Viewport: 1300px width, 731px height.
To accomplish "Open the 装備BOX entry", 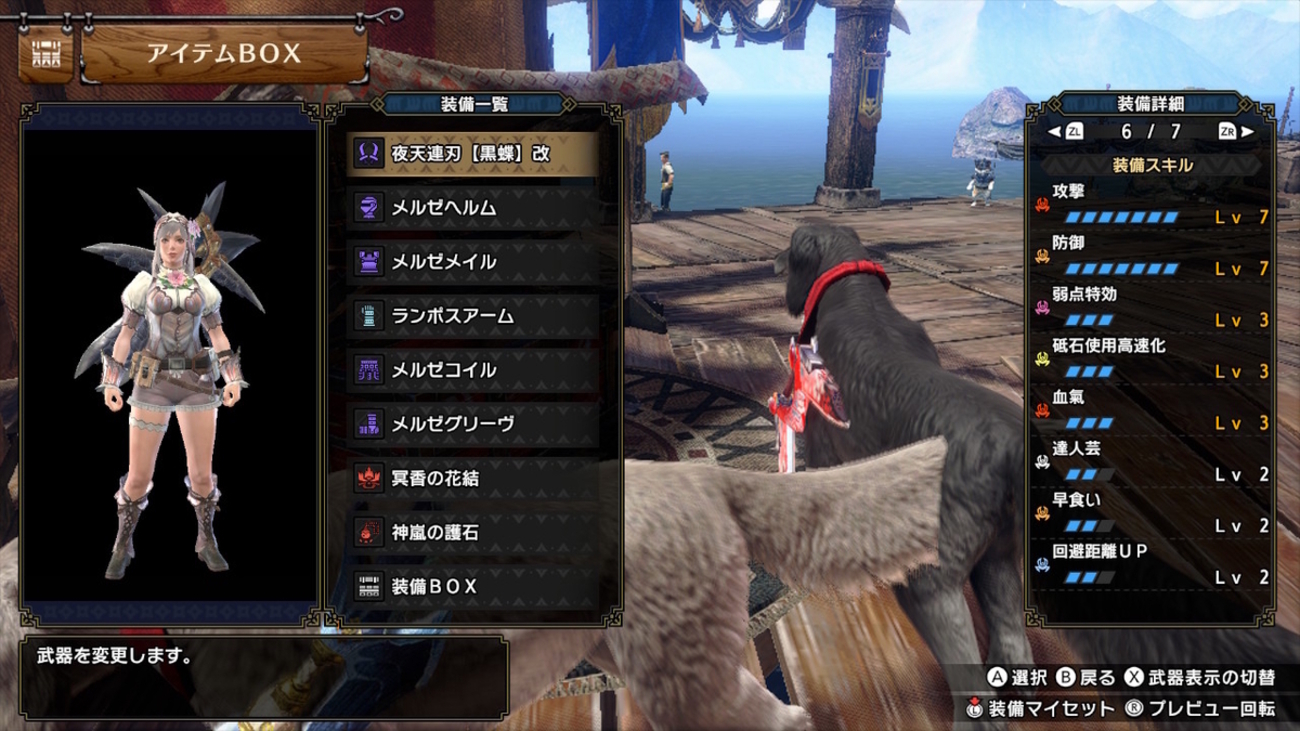I will [x=475, y=587].
